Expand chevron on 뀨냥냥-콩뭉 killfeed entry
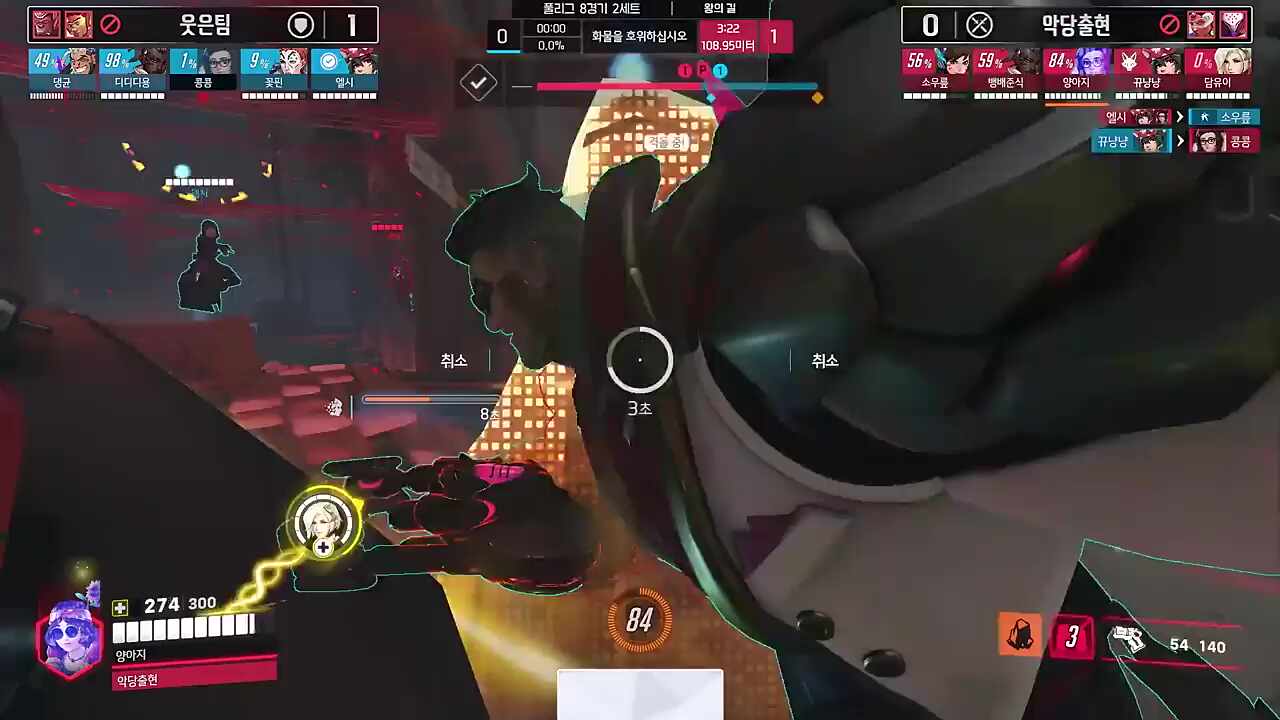Viewport: 1280px width, 720px height. pos(1180,141)
